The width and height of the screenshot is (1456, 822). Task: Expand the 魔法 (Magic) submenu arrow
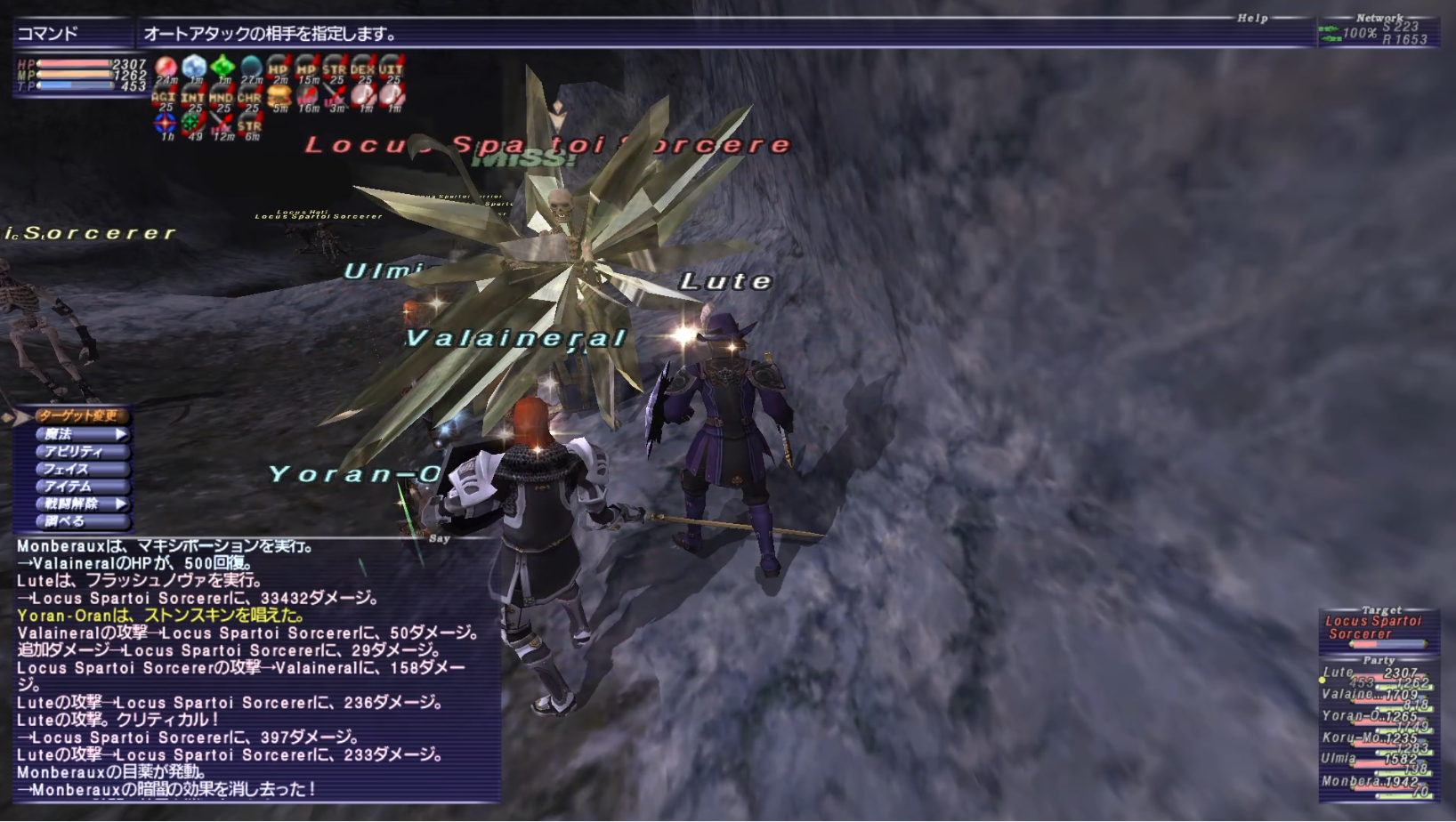tap(123, 433)
